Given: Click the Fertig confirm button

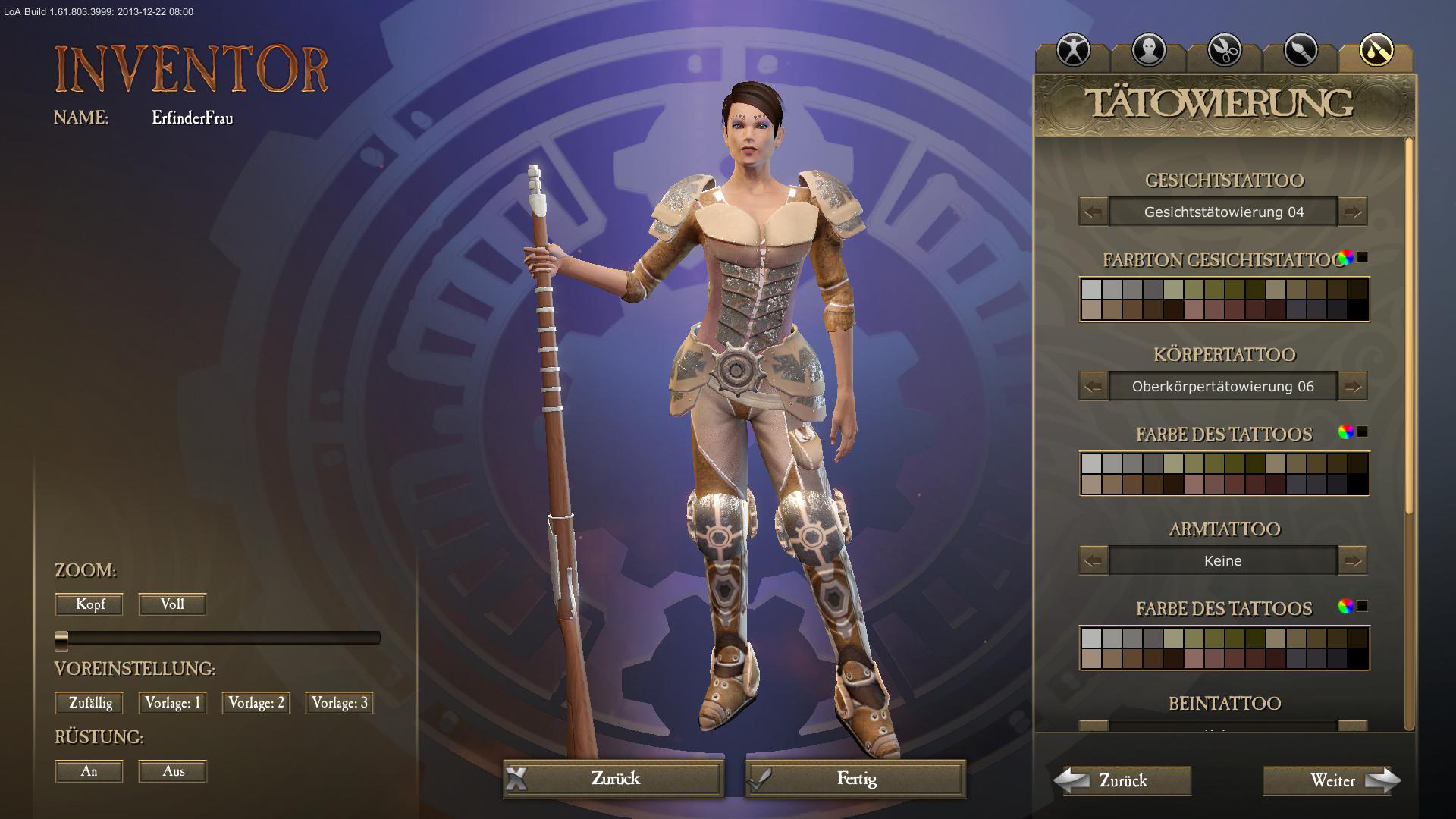Looking at the screenshot, I should pos(855,779).
